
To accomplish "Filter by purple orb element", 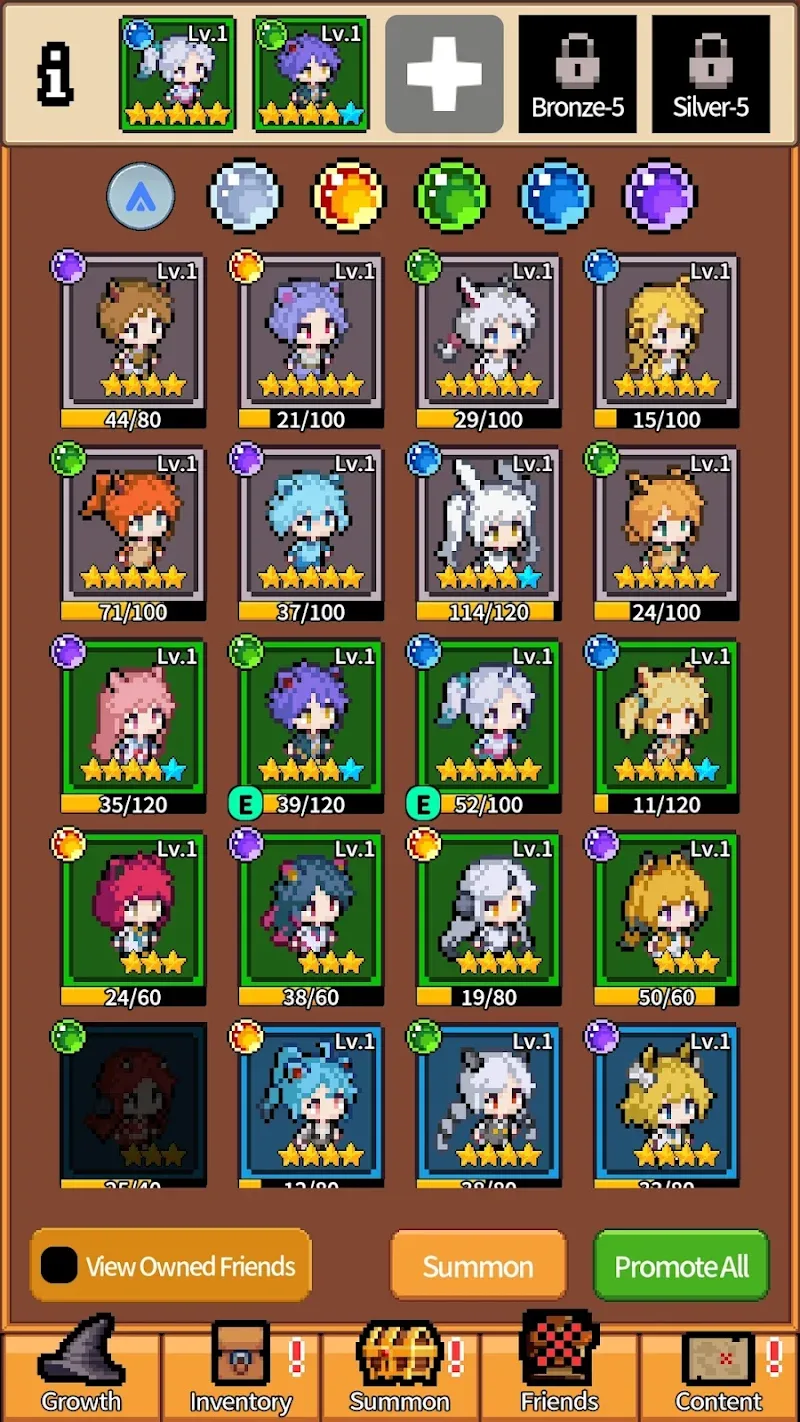I will tap(660, 196).
